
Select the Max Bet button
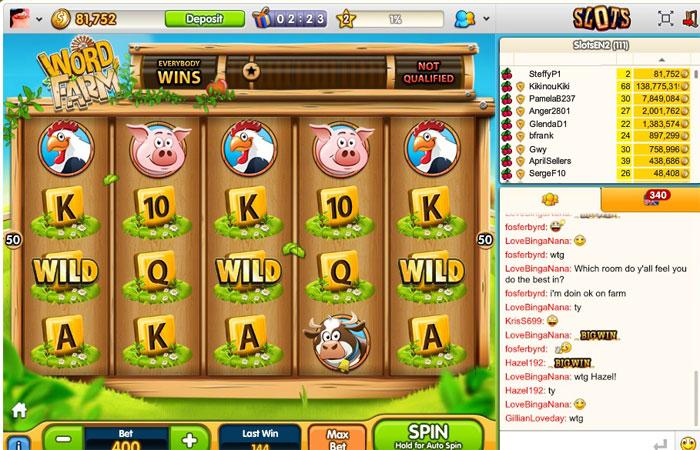[x=337, y=437]
